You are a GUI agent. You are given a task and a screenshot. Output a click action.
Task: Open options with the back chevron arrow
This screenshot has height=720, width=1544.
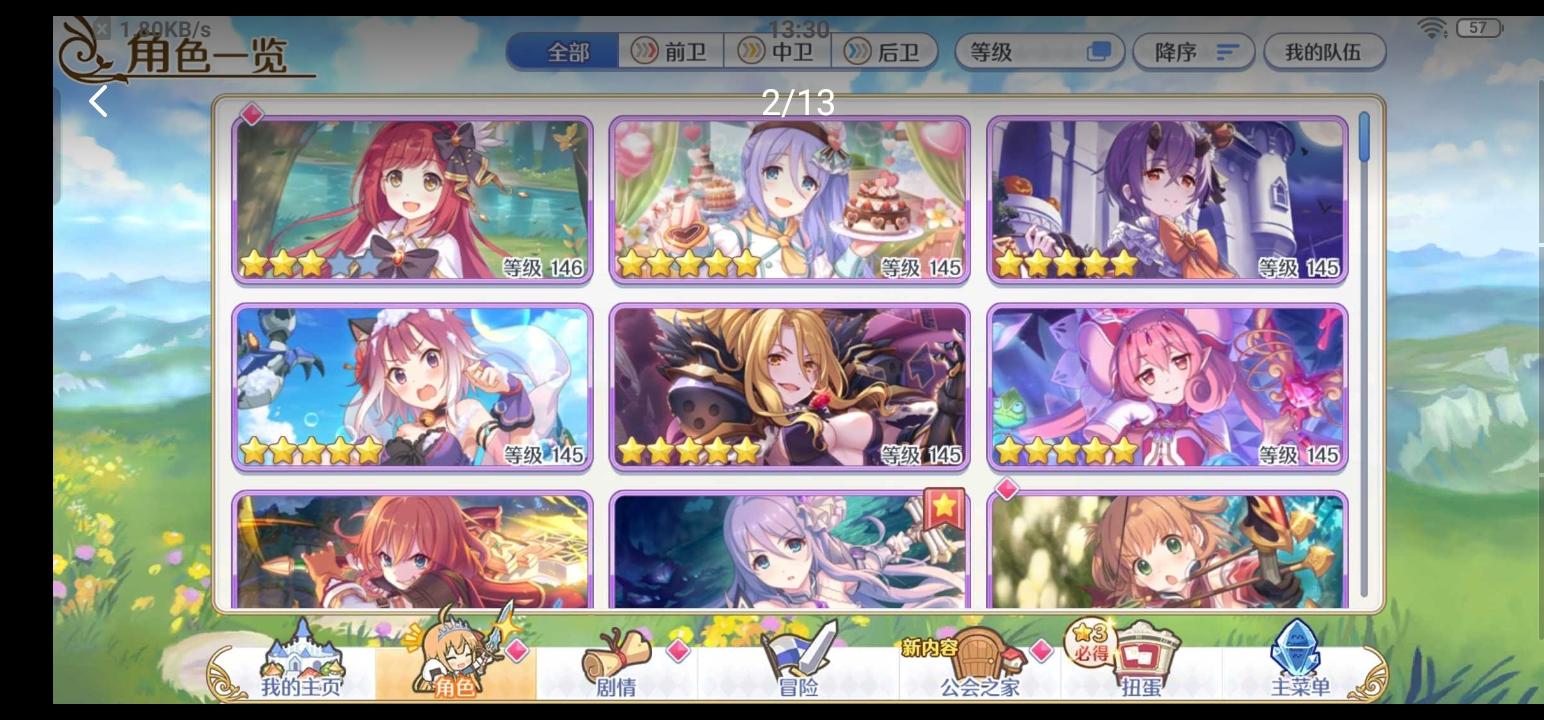(99, 100)
